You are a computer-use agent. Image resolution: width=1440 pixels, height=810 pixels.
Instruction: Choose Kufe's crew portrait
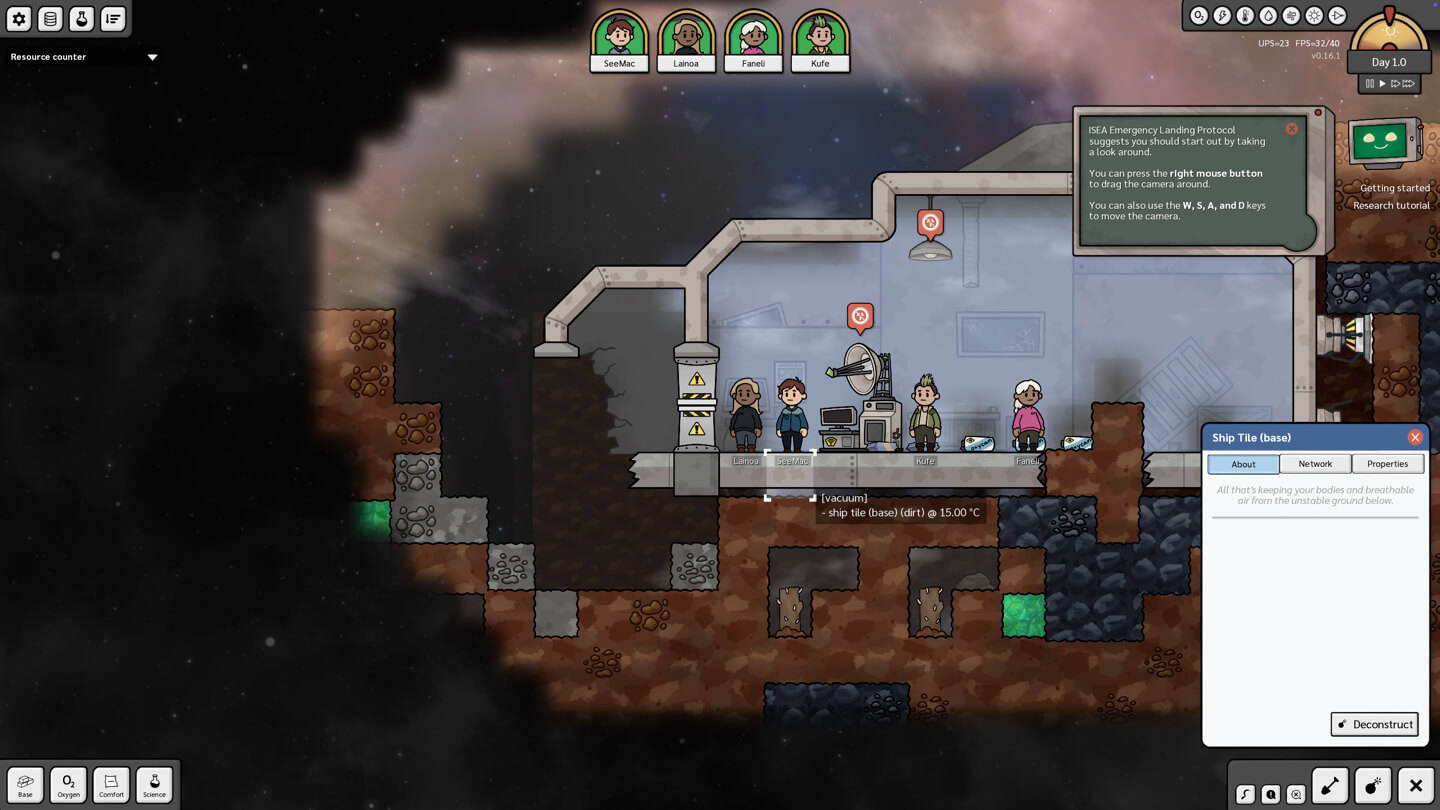(x=820, y=40)
